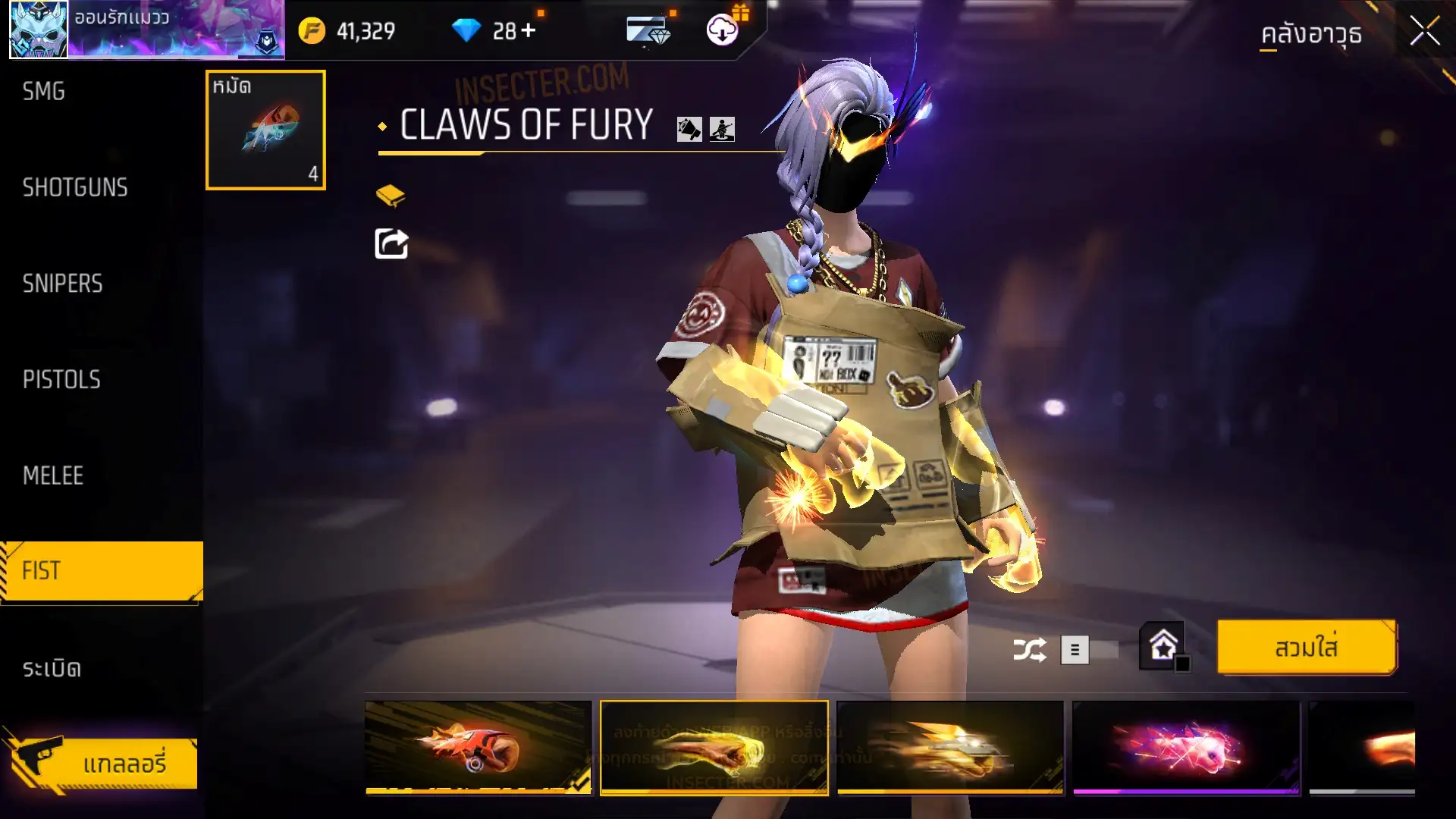Click the shuffle random skin icon

1029,650
